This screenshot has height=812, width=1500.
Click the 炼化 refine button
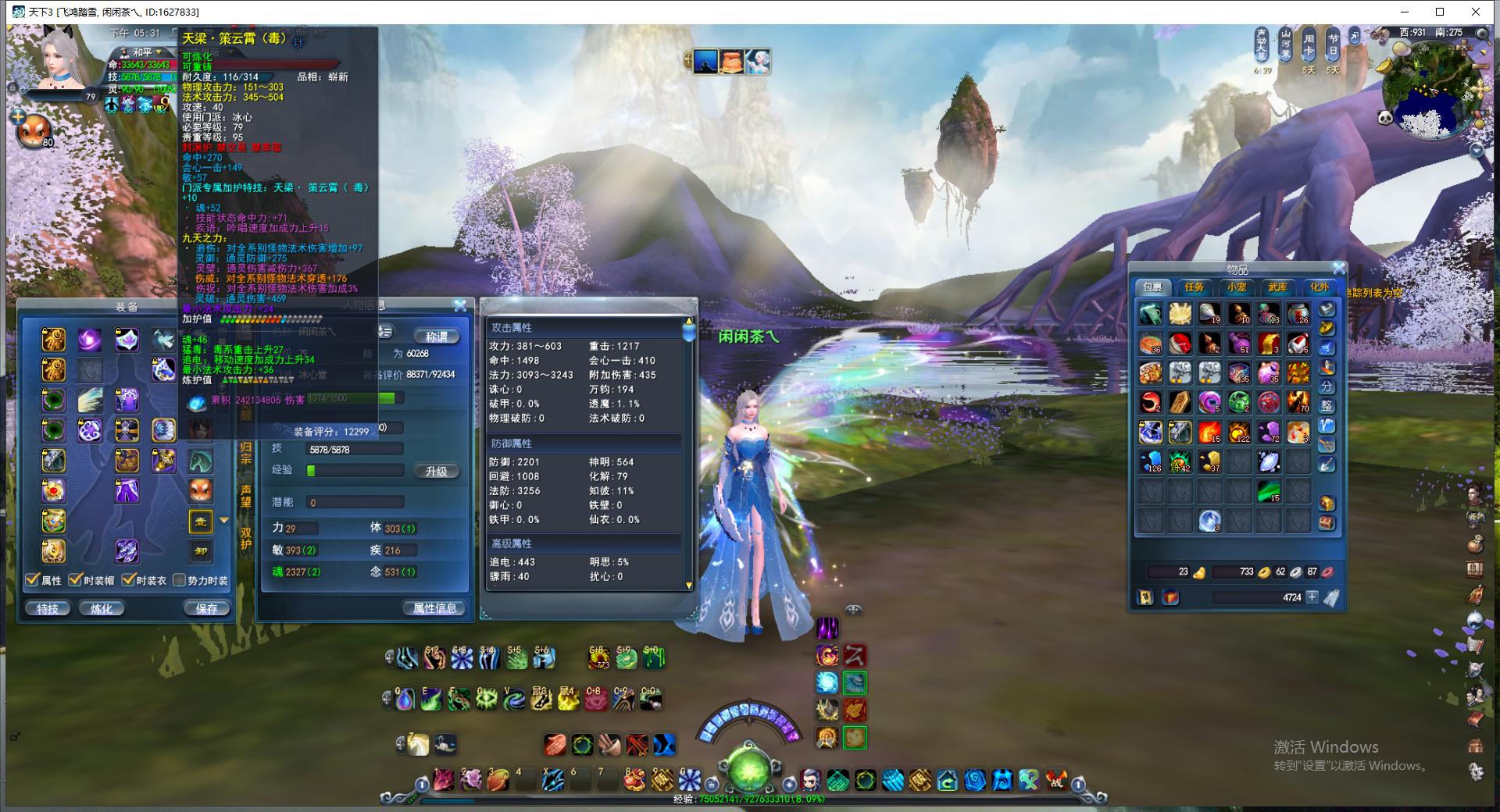click(102, 608)
